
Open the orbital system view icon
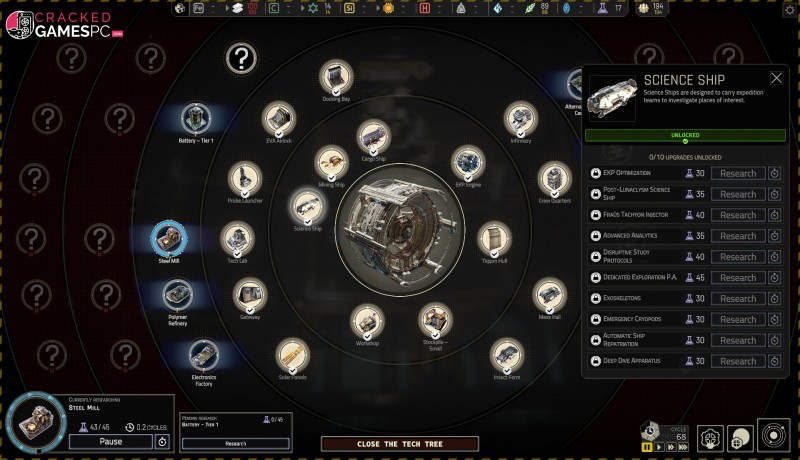(x=773, y=437)
